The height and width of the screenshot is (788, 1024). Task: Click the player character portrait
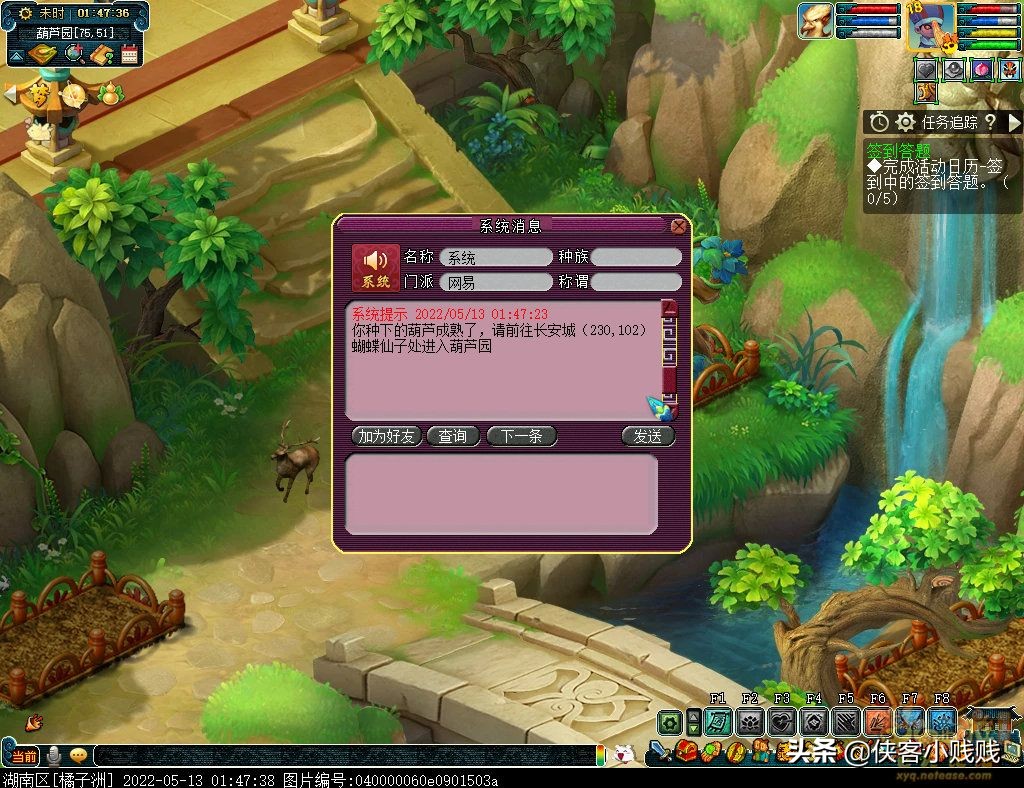(930, 26)
